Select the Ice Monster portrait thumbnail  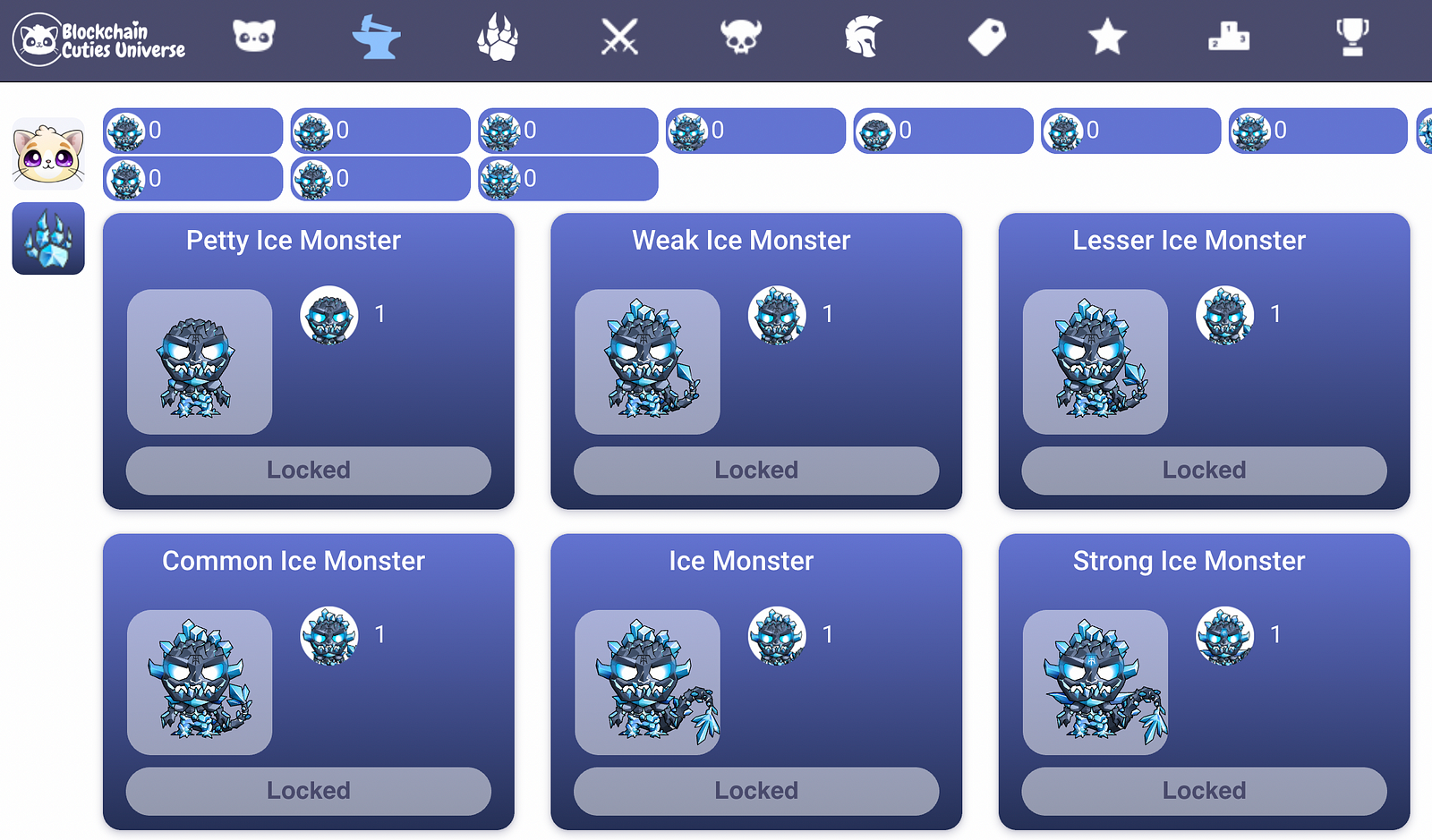click(x=647, y=683)
